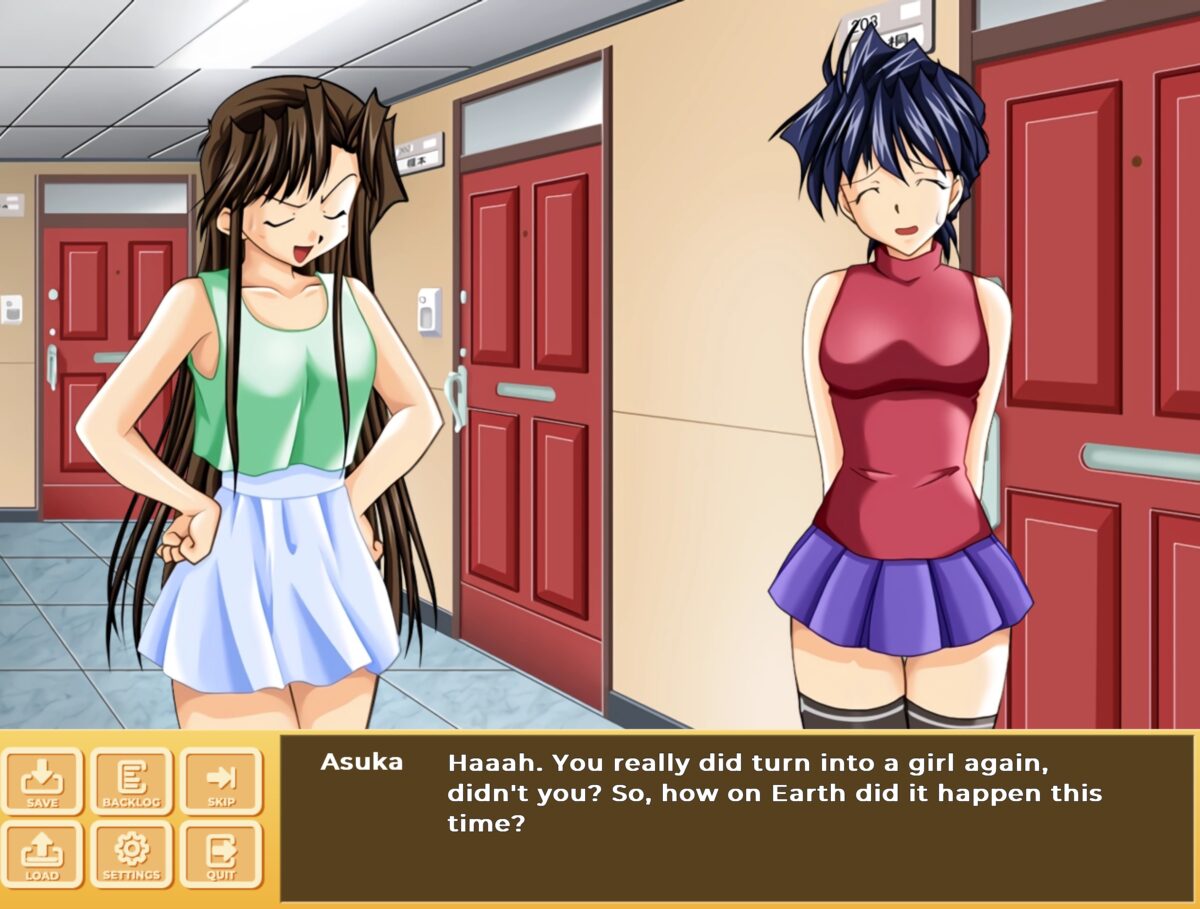Select the Quit button
This screenshot has width=1200, height=909.
pos(220,855)
